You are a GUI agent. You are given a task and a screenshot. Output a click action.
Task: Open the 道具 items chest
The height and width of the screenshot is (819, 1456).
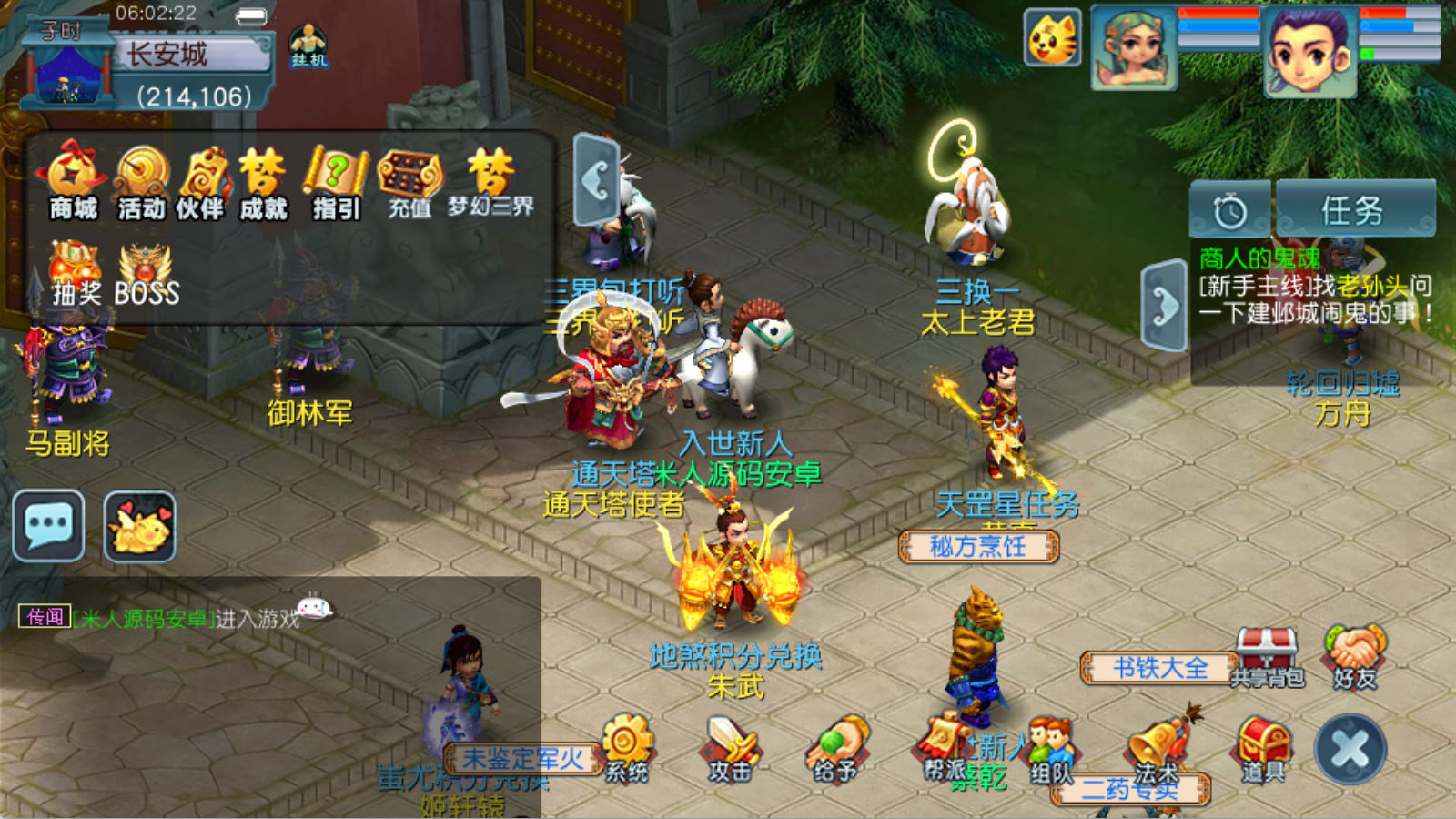1263,748
